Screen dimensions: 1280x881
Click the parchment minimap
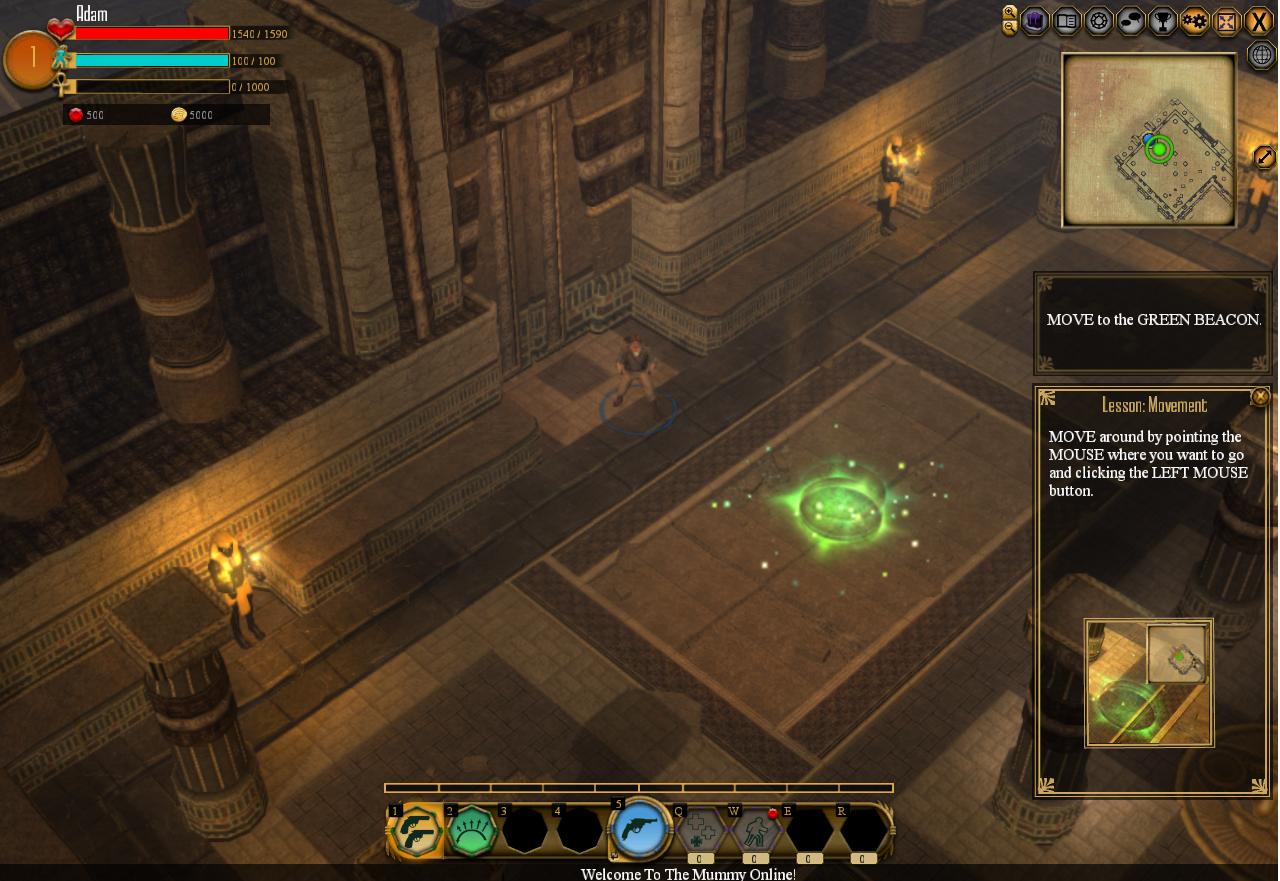click(x=1149, y=140)
